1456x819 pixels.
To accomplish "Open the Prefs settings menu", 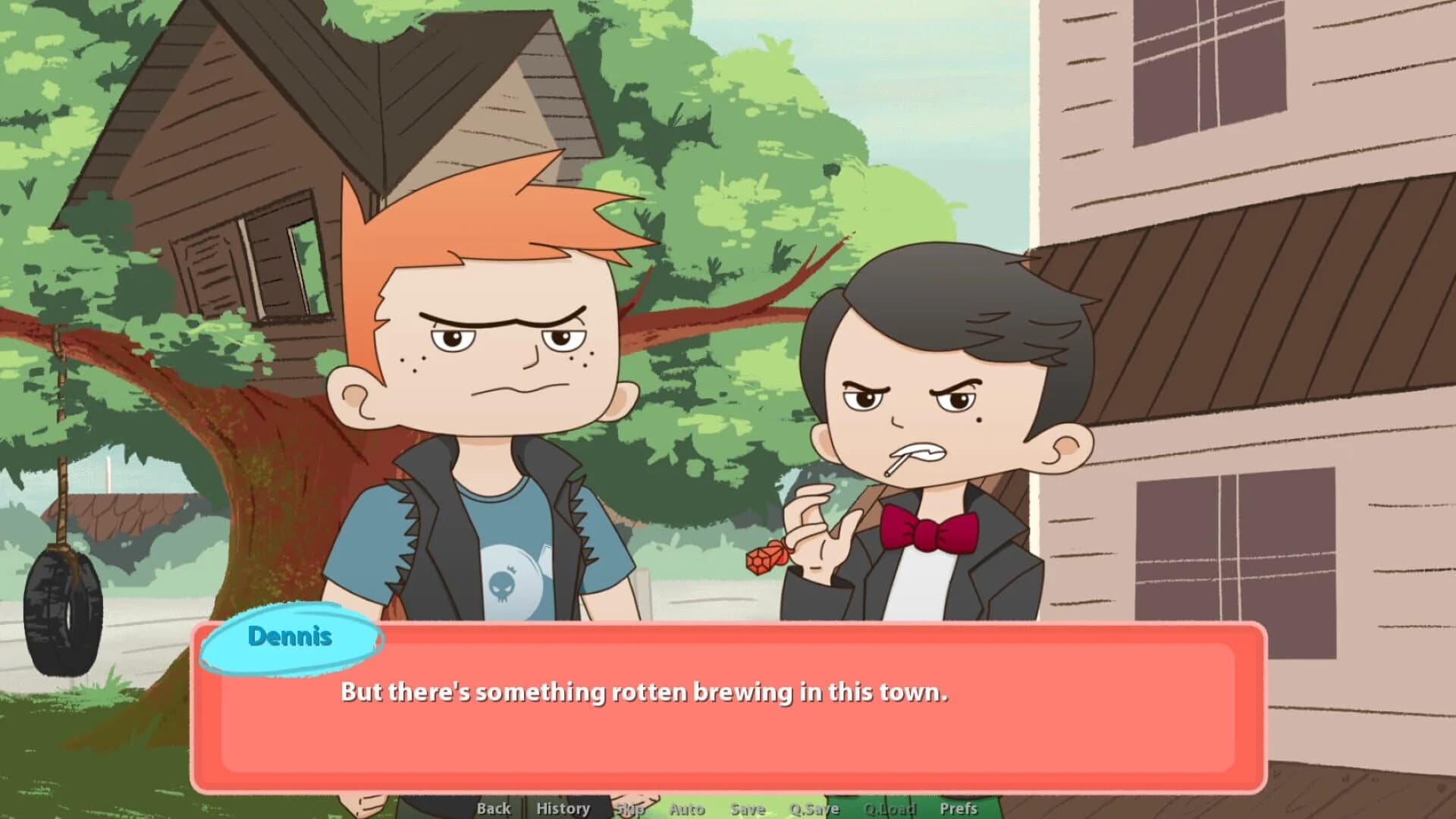I will click(x=958, y=808).
